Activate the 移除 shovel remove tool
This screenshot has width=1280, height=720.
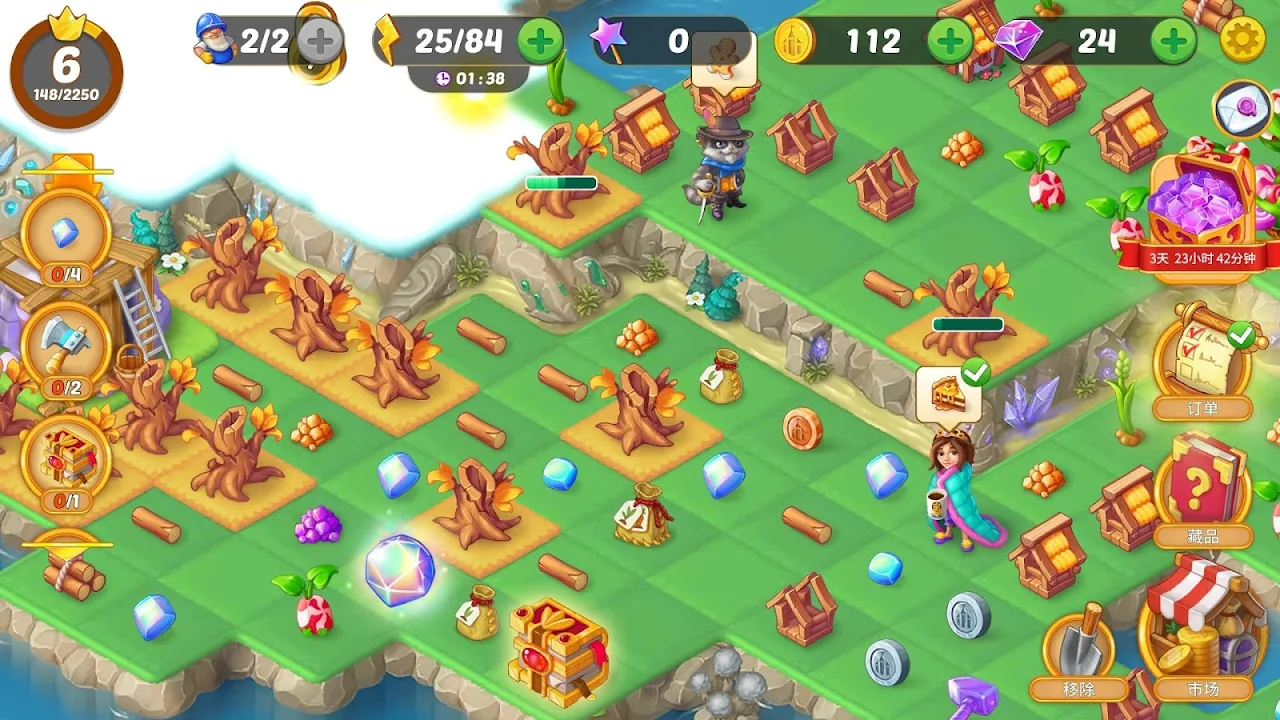(1078, 650)
